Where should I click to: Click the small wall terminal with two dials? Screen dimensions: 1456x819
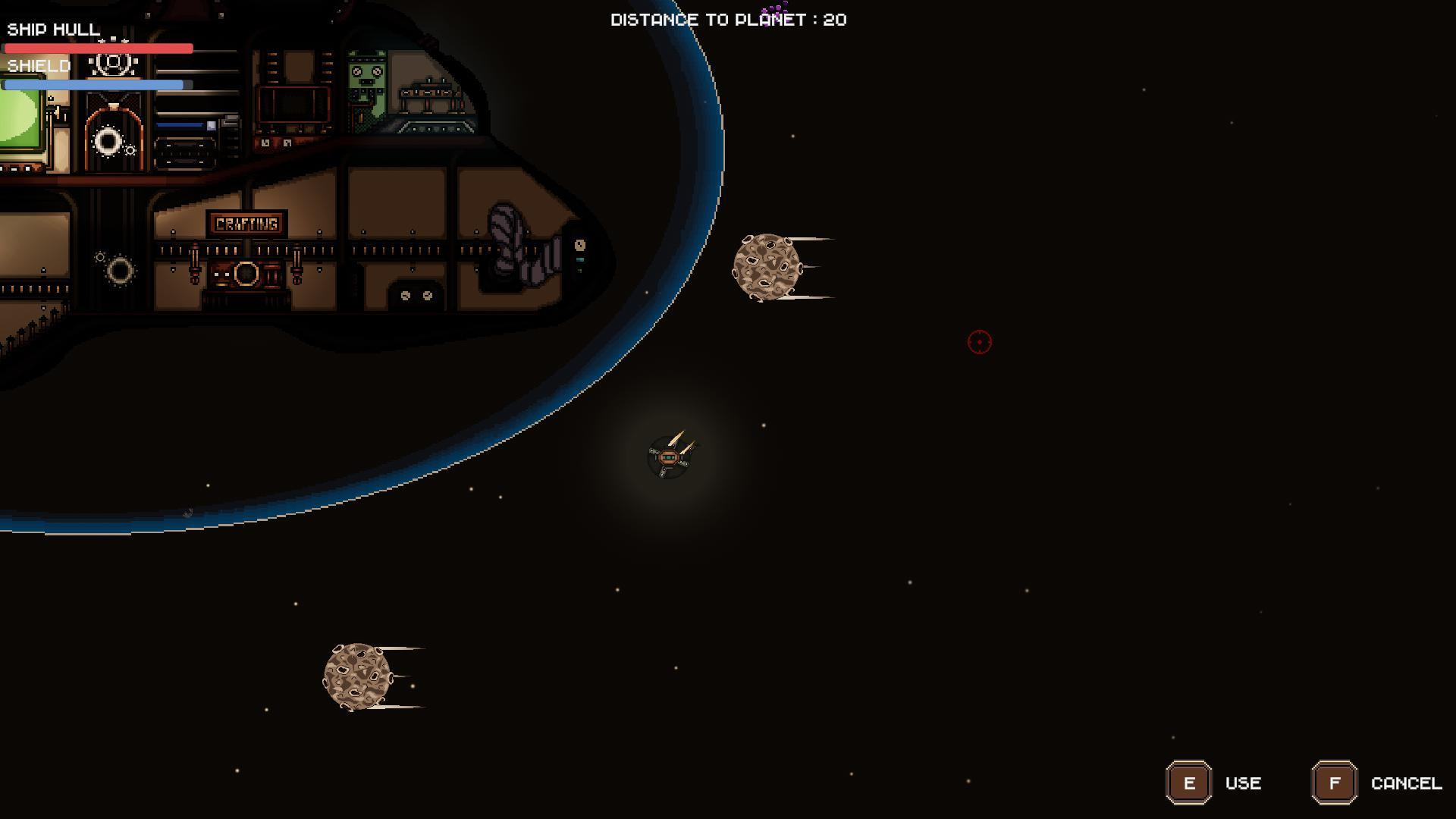pyautogui.click(x=413, y=296)
